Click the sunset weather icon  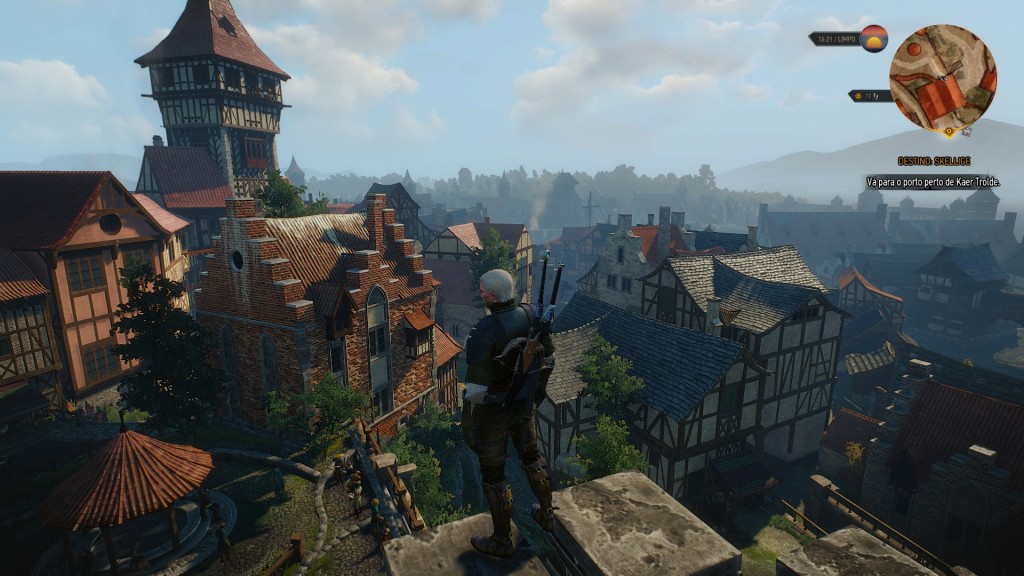coord(874,38)
